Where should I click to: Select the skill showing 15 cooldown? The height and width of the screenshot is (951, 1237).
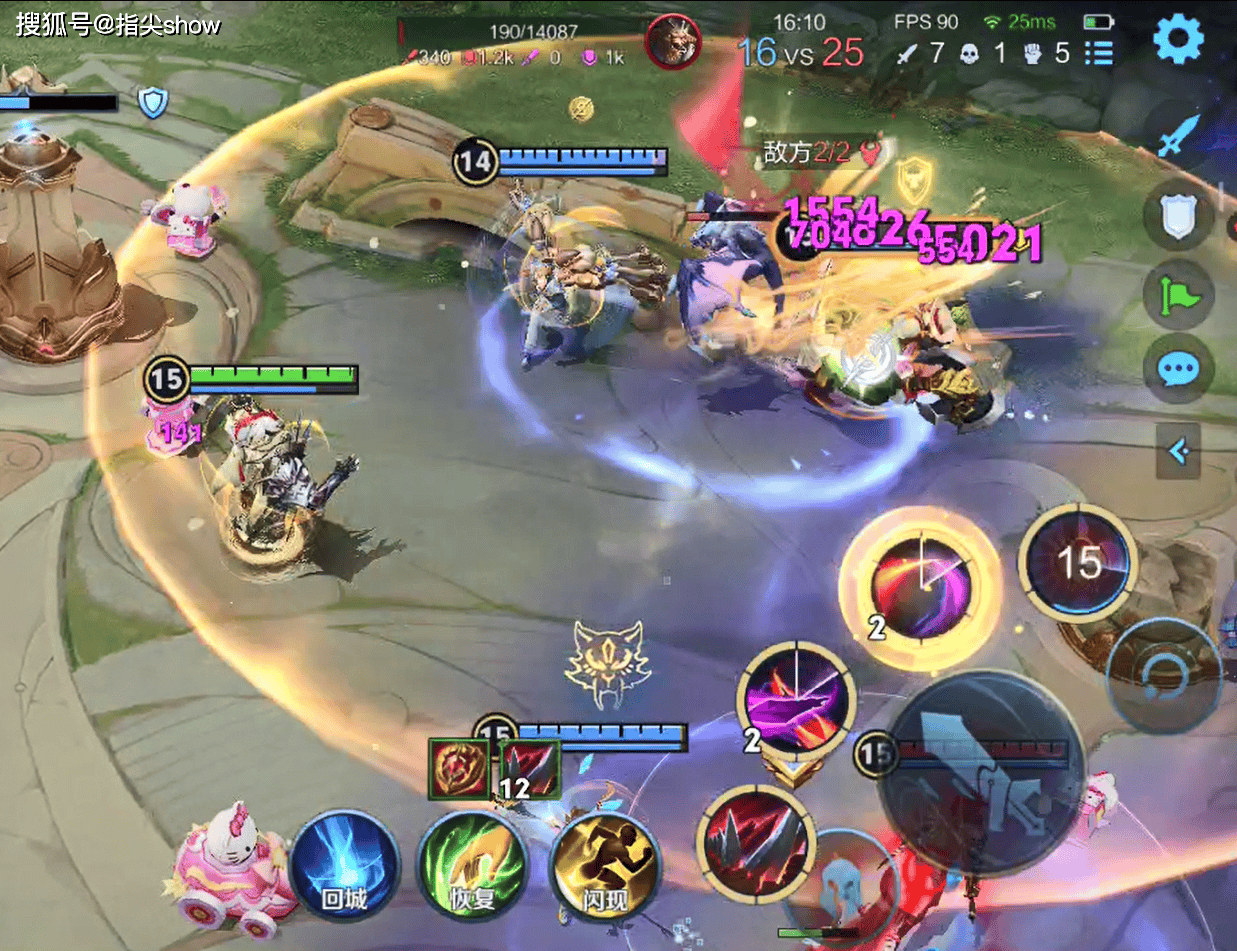click(1077, 563)
